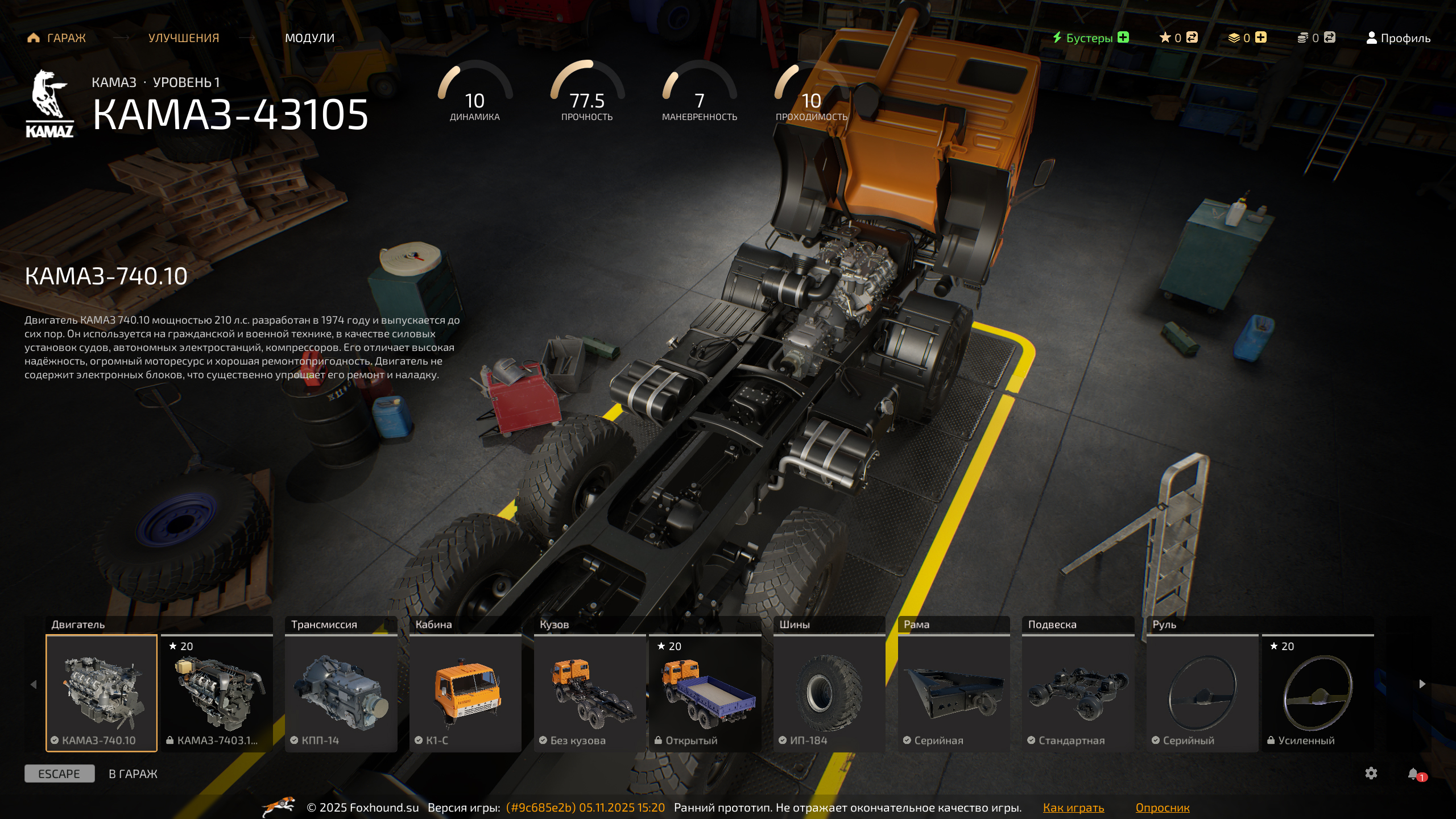Choose the Серийный steering wheel

tap(1202, 693)
